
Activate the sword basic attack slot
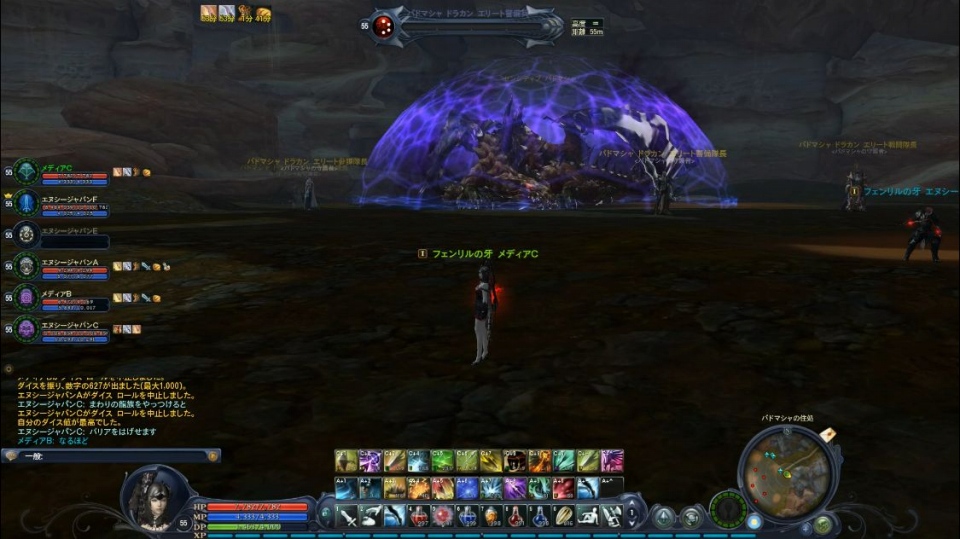click(347, 516)
